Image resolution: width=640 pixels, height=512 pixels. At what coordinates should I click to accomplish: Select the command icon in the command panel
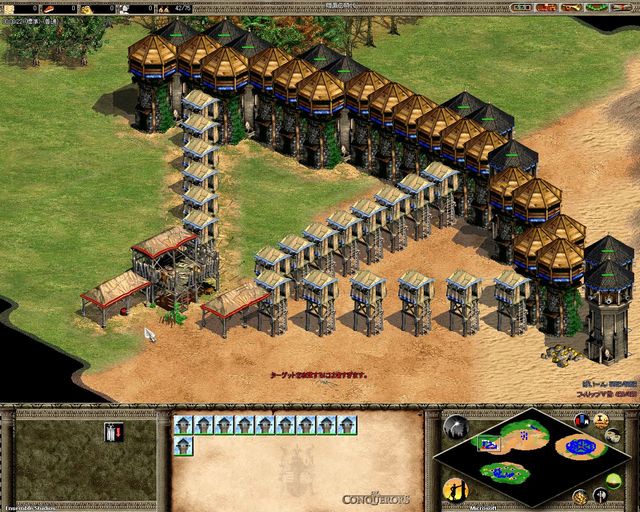[x=113, y=432]
